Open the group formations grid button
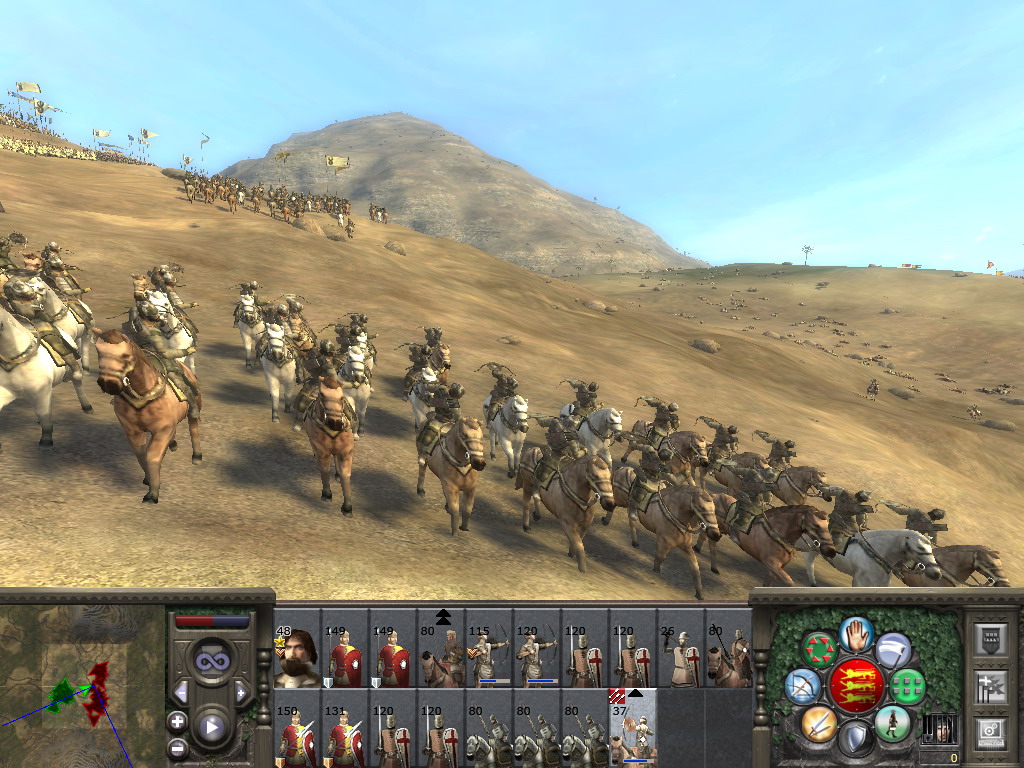The width and height of the screenshot is (1024, 768). click(x=908, y=686)
